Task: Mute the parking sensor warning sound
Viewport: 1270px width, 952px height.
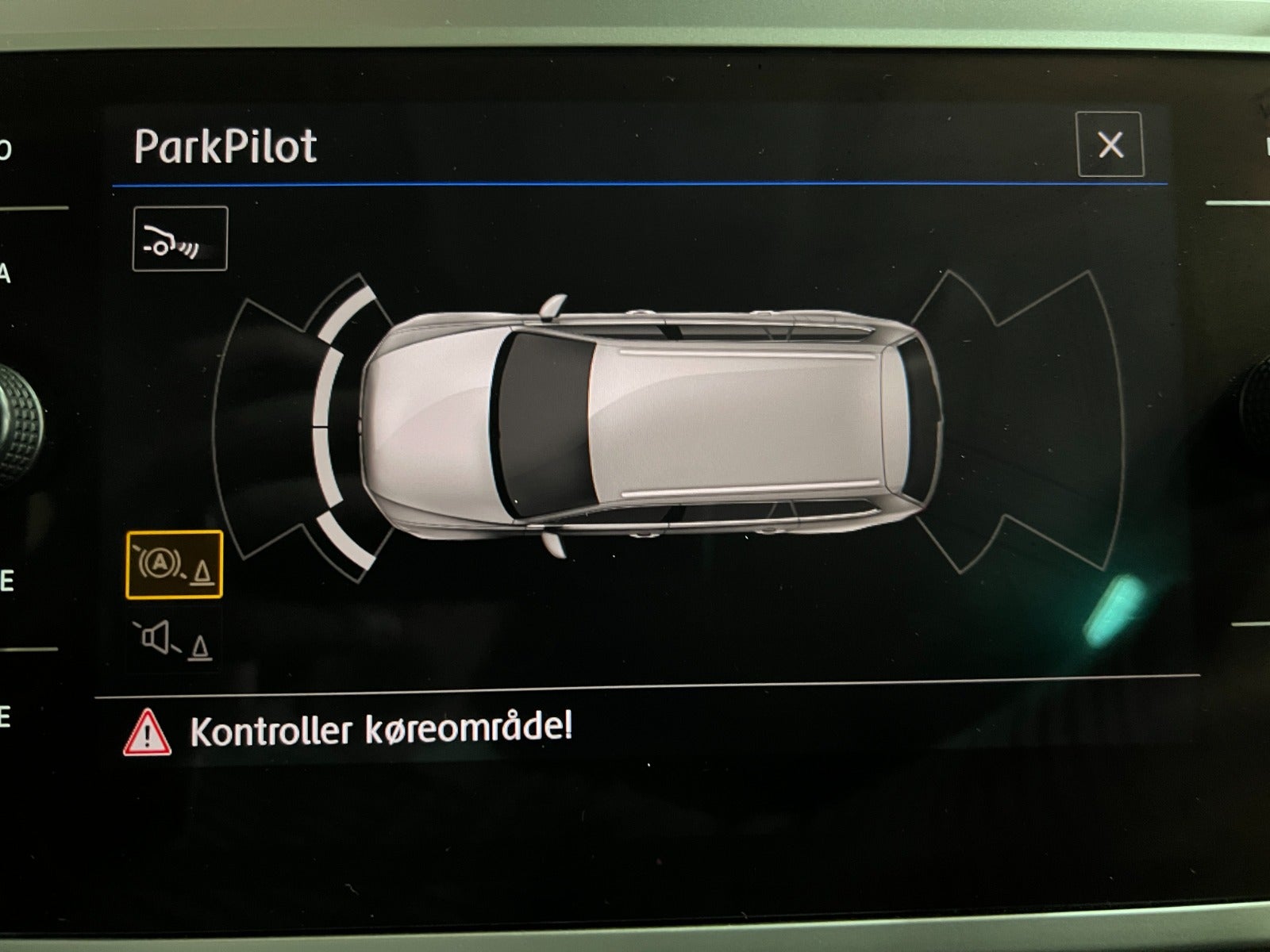Action: 174,640
